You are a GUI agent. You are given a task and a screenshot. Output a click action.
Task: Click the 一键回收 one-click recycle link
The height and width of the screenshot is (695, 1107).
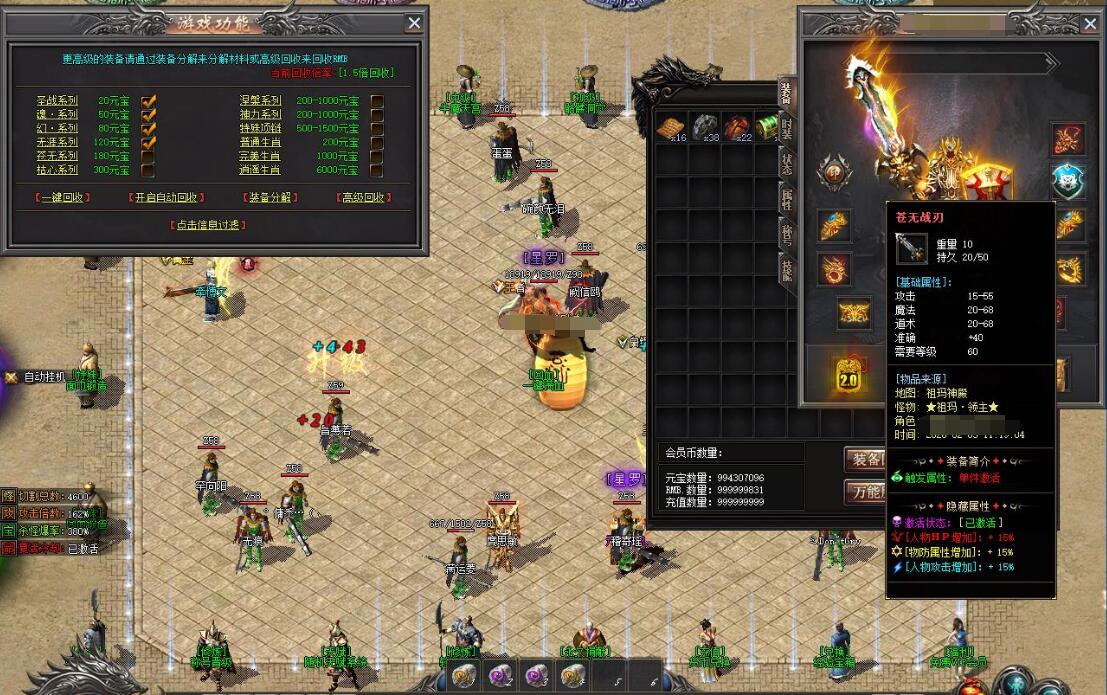tap(63, 198)
